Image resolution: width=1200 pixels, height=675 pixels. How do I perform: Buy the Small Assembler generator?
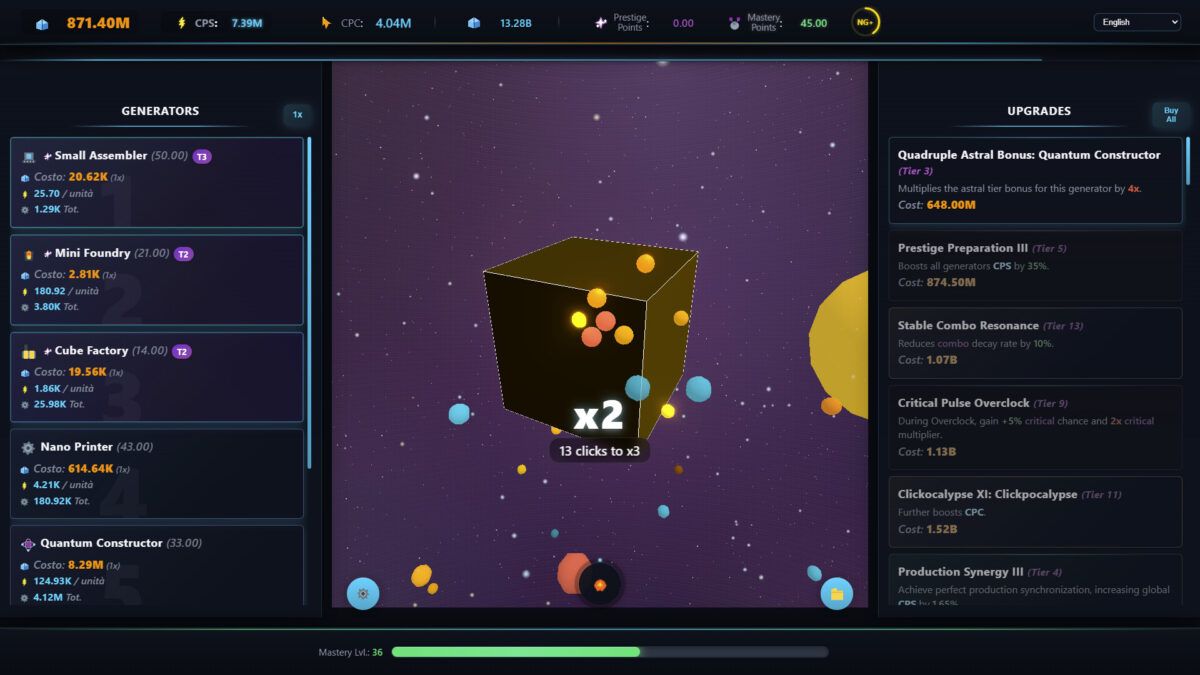click(157, 182)
